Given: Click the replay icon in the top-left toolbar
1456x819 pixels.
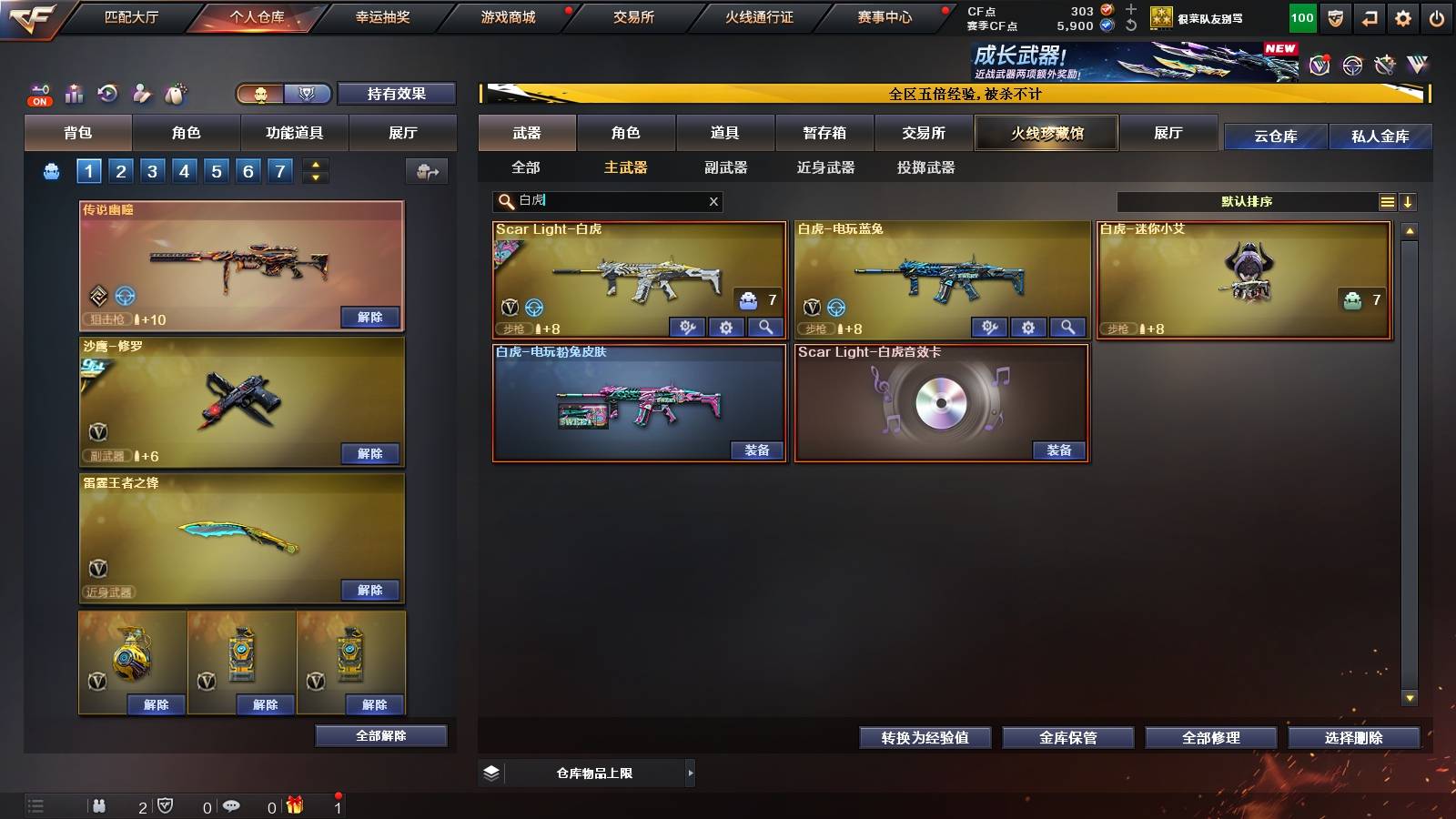Looking at the screenshot, I should 107,94.
